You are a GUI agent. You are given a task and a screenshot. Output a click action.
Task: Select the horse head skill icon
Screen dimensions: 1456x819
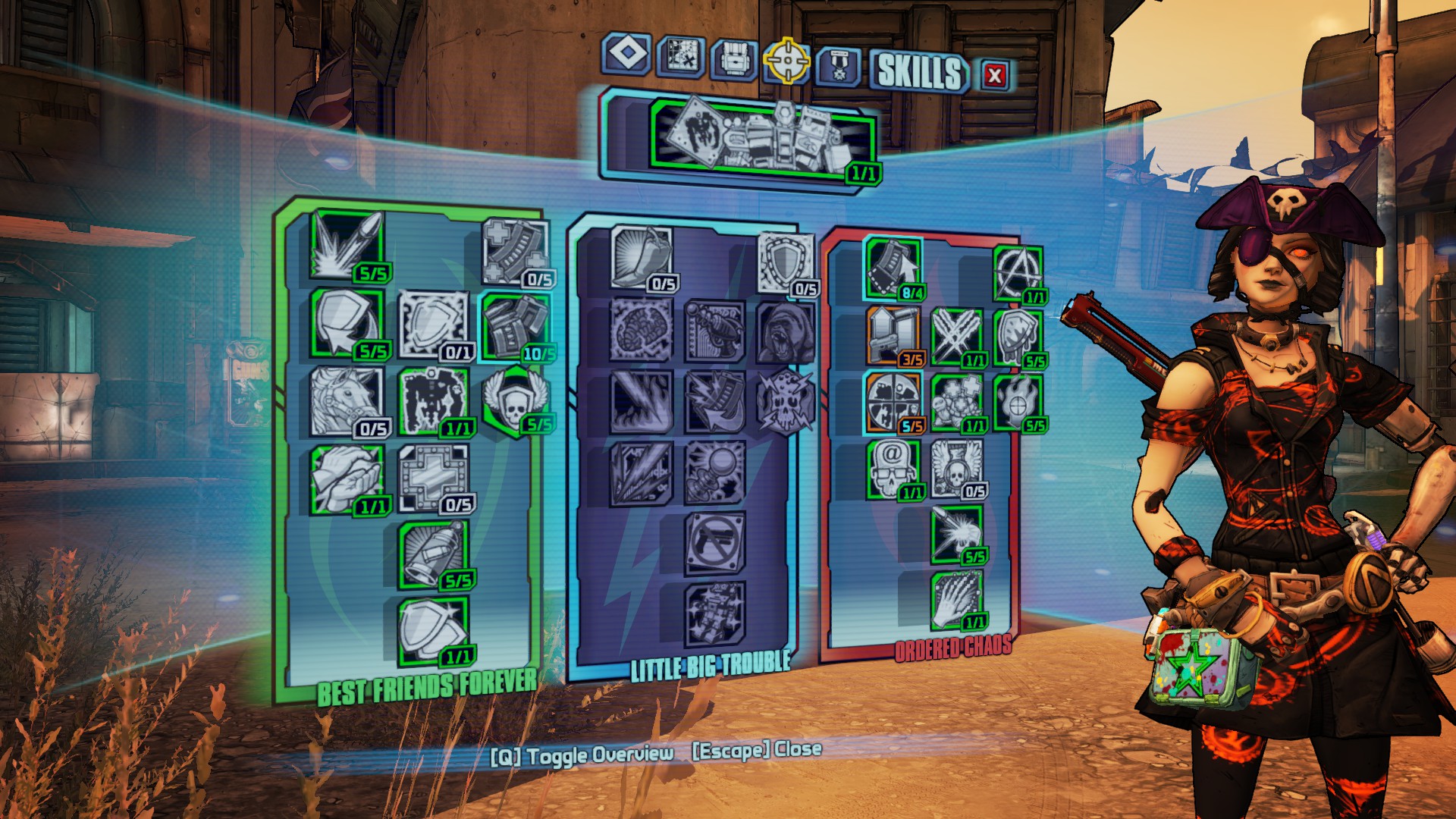click(347, 400)
